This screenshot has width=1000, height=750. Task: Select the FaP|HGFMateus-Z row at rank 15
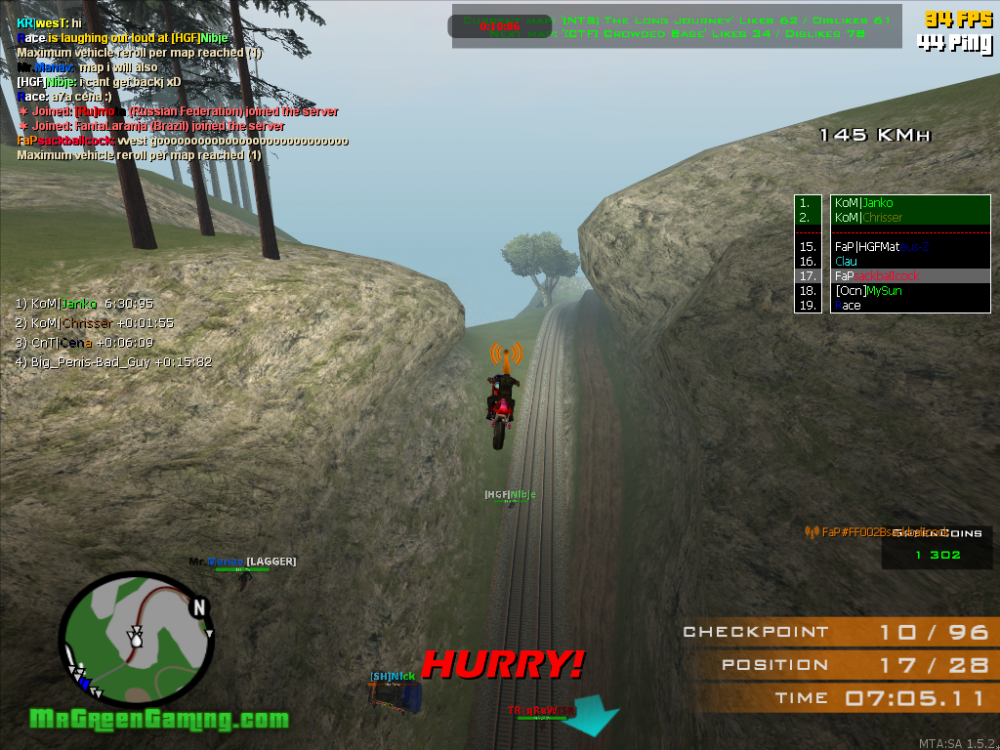tap(881, 246)
